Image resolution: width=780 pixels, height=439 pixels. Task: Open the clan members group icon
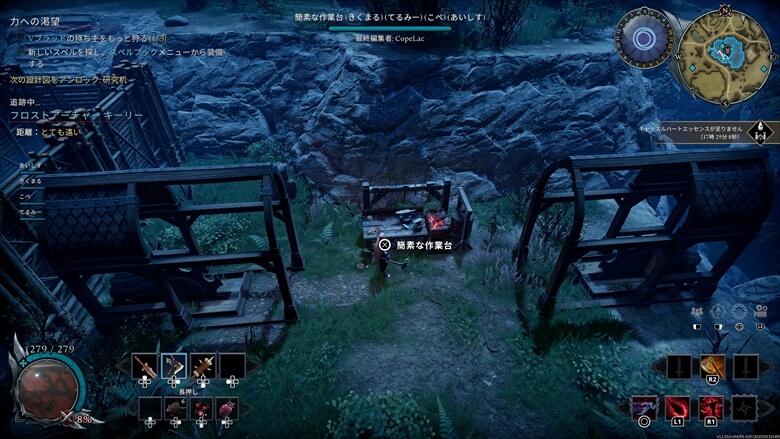tap(697, 312)
